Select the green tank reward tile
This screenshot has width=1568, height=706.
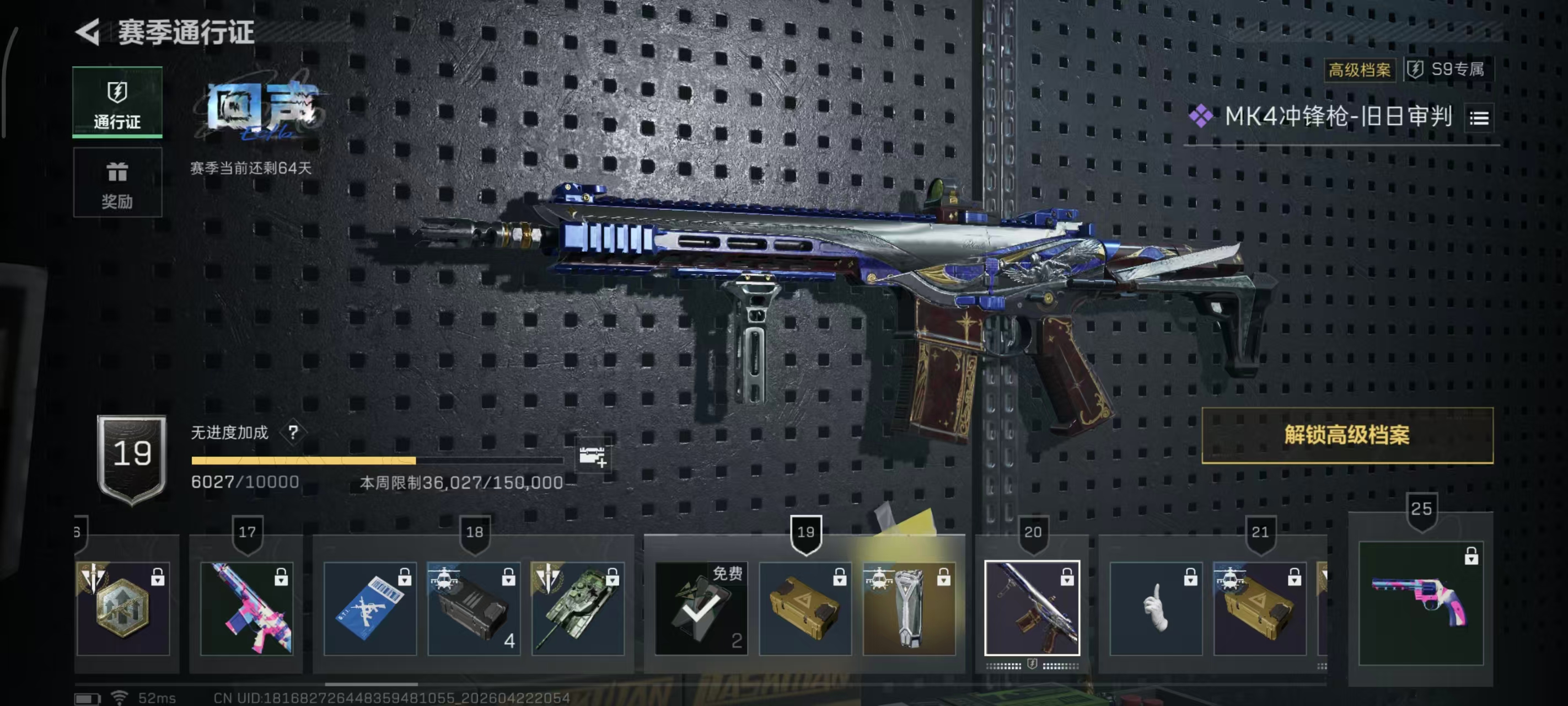pos(577,608)
